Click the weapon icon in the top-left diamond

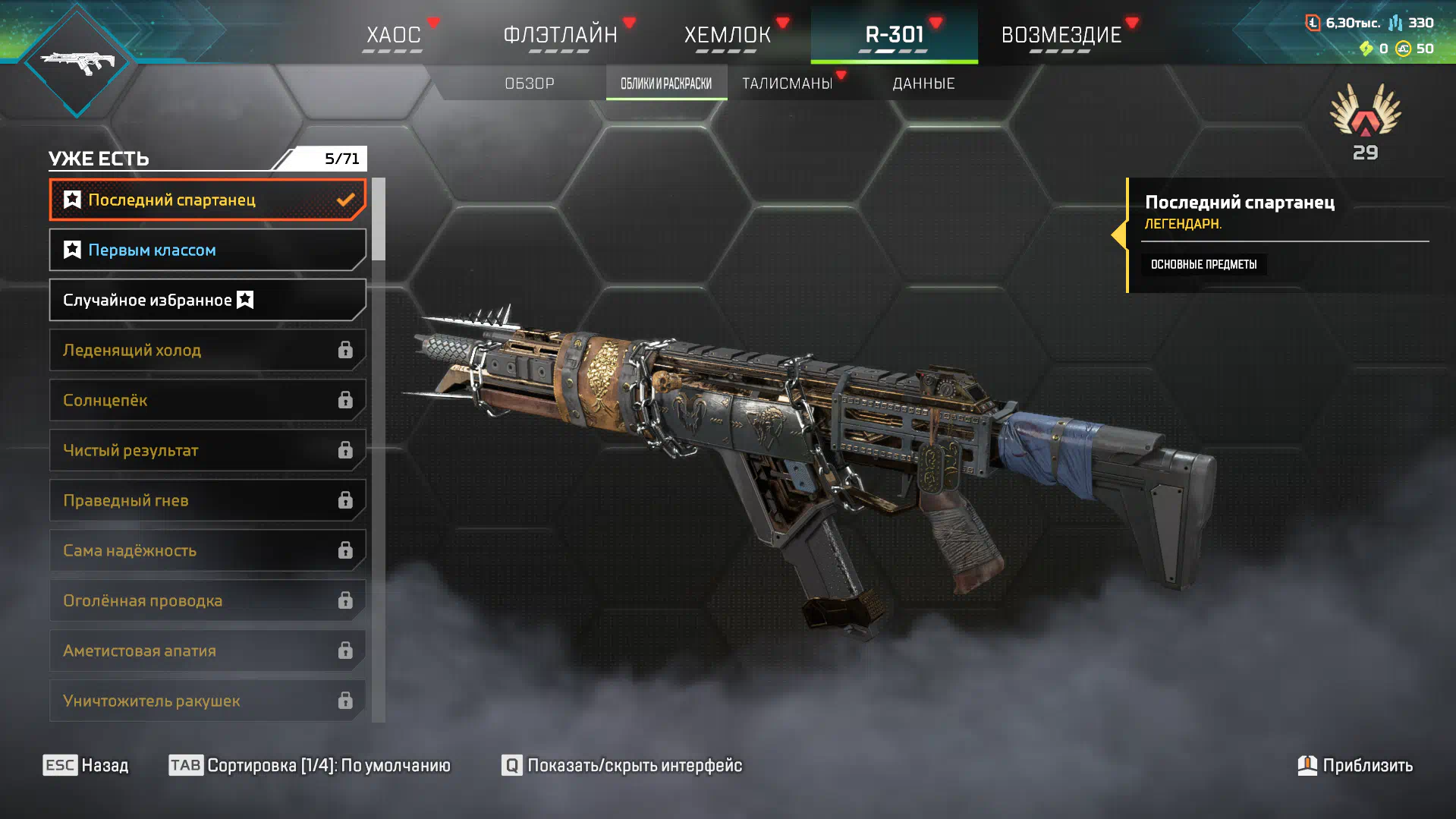click(x=77, y=62)
